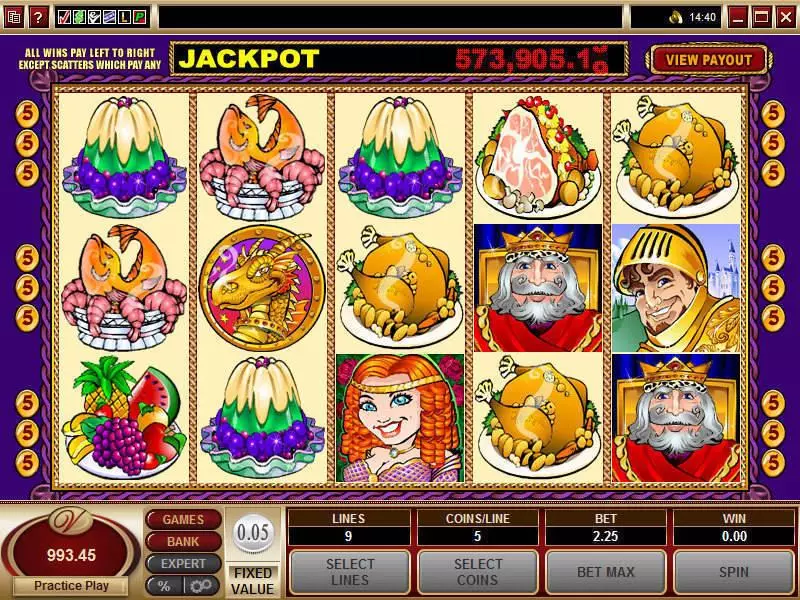Click the Practice Play label
The width and height of the screenshot is (800, 600).
tap(70, 586)
